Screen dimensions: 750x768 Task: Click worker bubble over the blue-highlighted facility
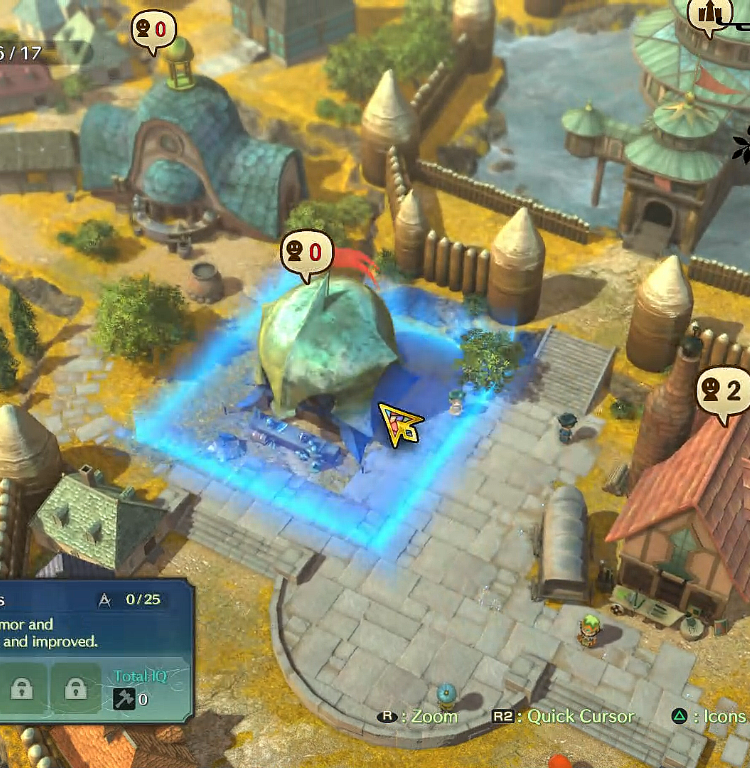pyautogui.click(x=306, y=251)
